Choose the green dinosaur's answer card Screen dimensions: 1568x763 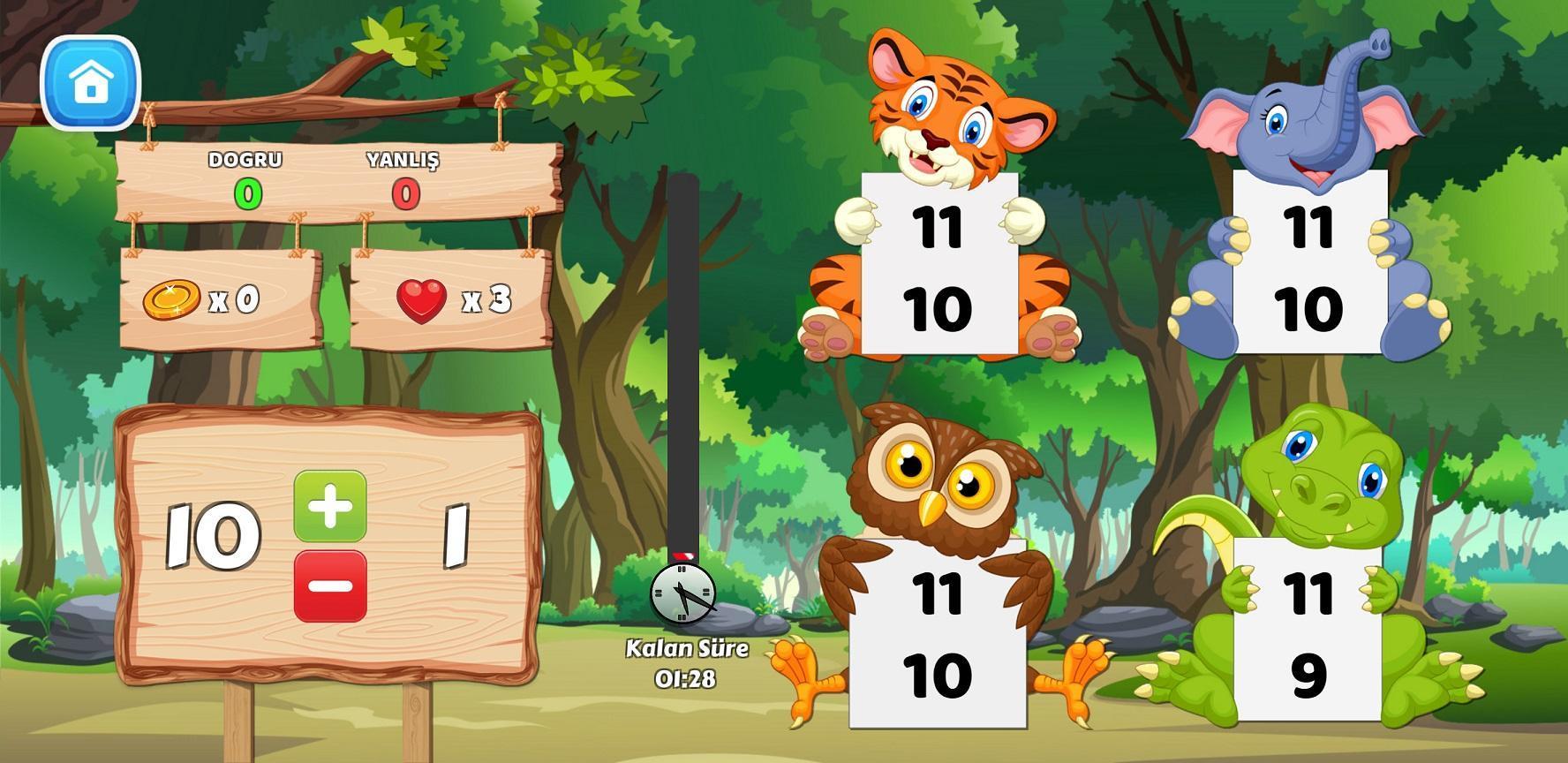[x=1308, y=632]
